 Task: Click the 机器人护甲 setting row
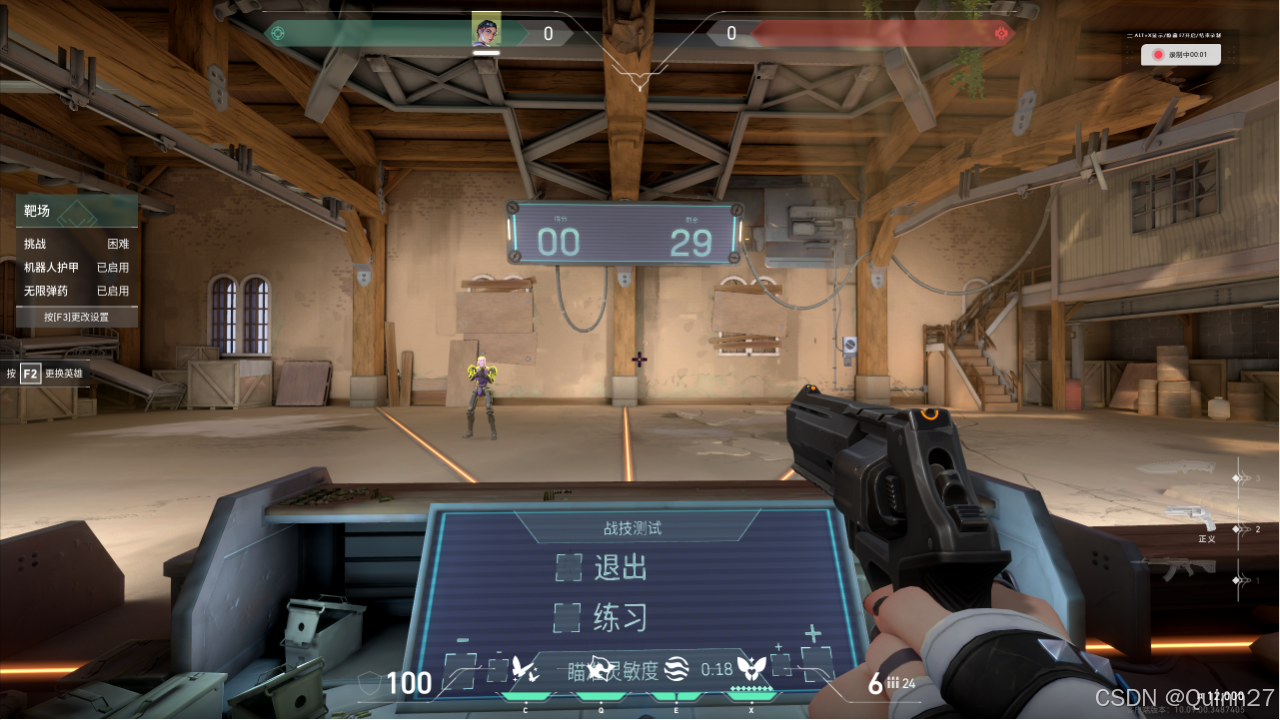tap(76, 267)
